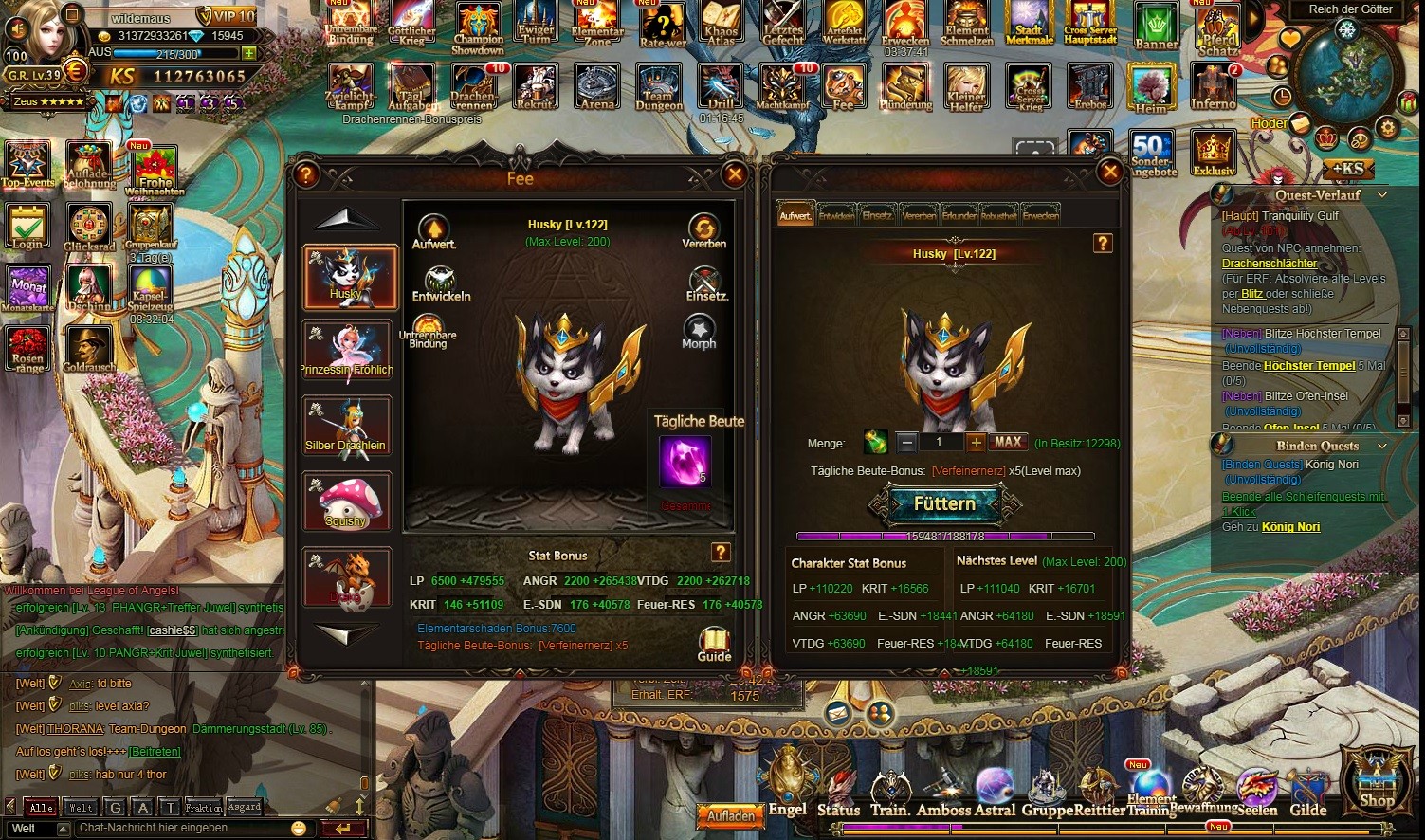
Task: Feed the fairy with the Füttern button
Action: [944, 504]
